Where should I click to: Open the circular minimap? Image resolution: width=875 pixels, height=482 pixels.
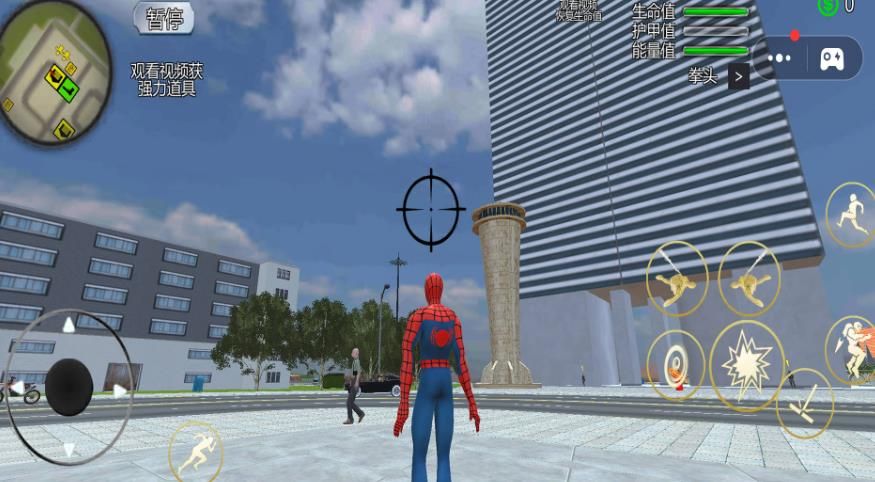point(54,73)
